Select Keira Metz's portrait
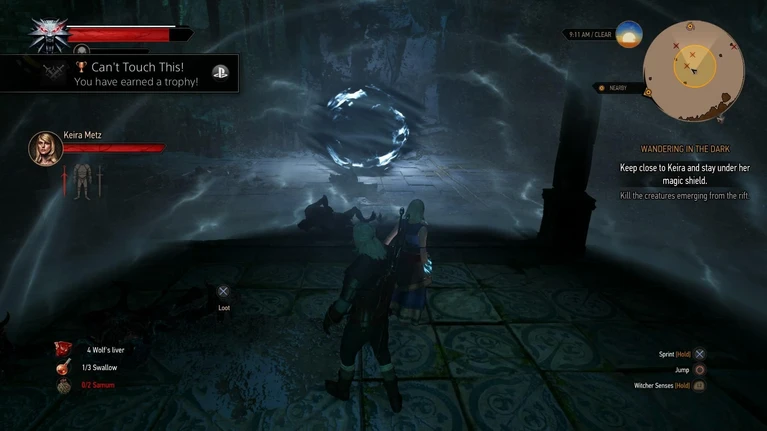 (45, 148)
